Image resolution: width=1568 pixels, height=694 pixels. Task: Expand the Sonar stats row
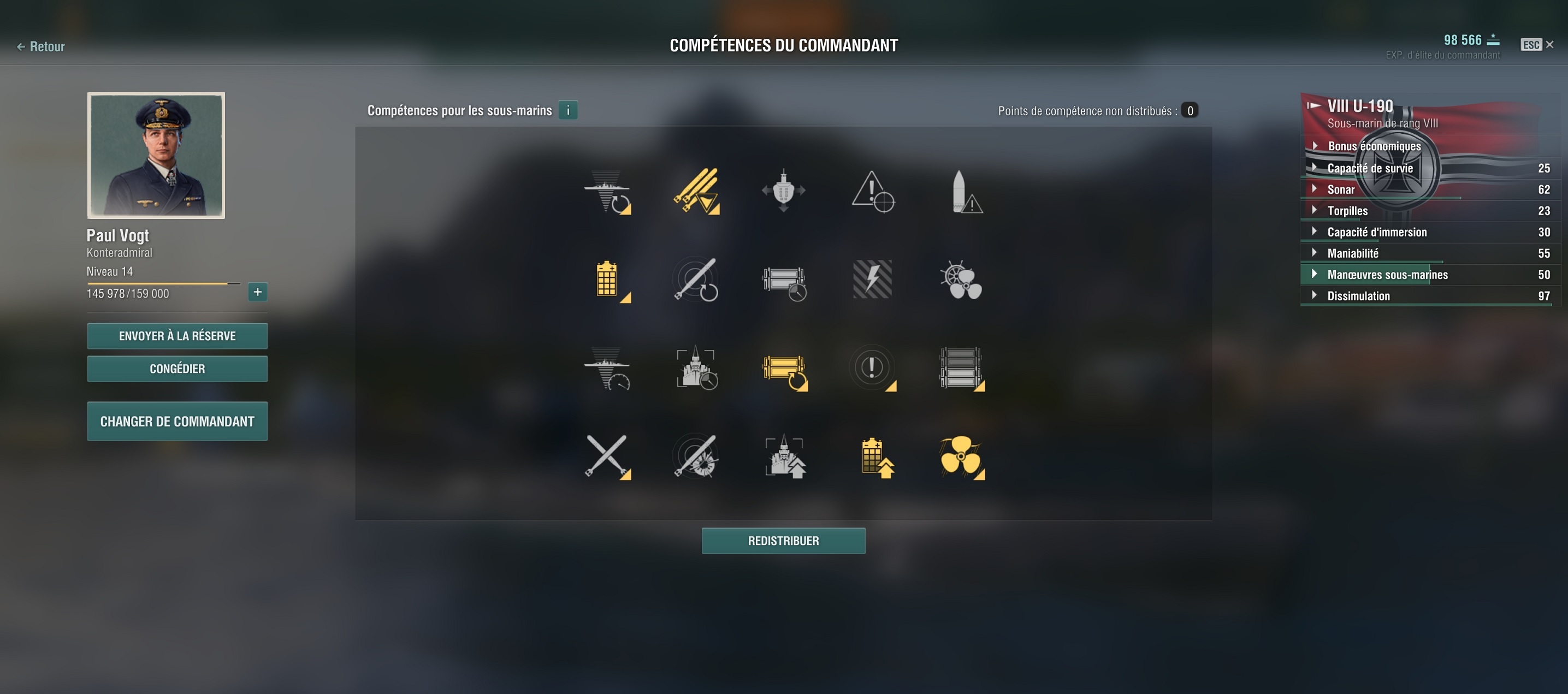click(x=1340, y=189)
